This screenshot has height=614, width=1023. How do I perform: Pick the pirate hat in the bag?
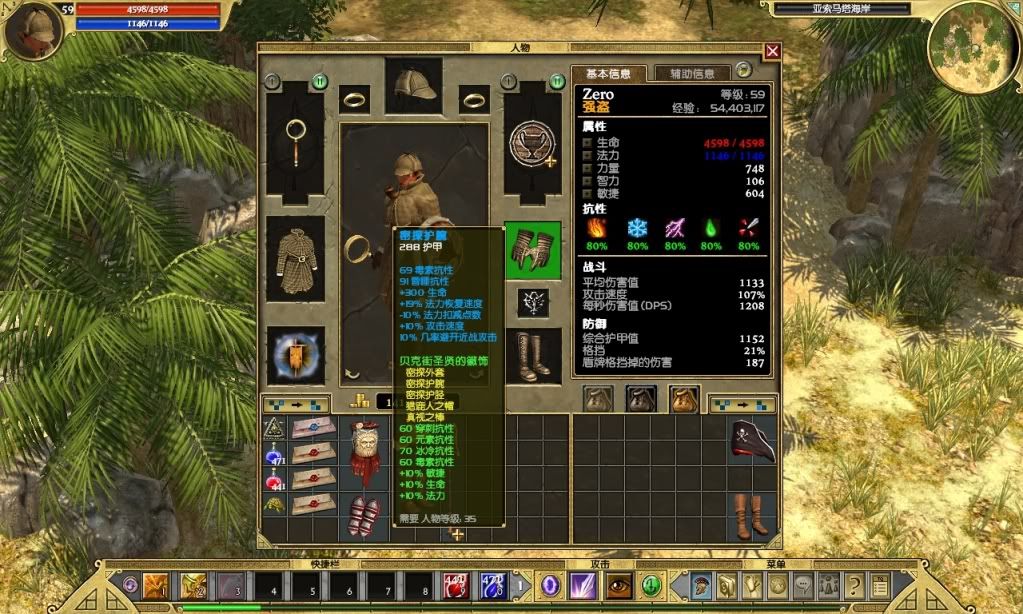click(x=752, y=444)
